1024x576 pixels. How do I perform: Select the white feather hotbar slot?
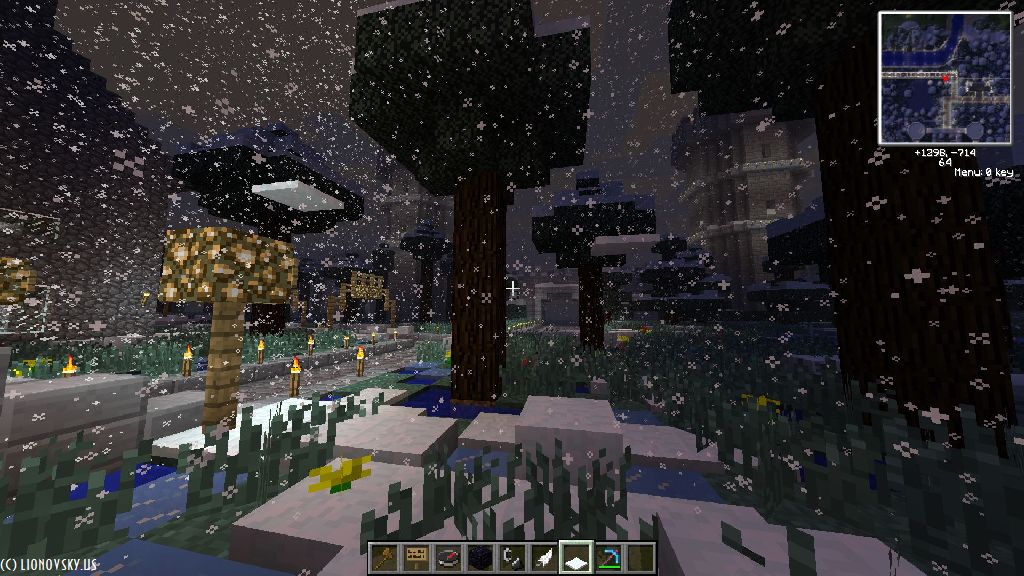coord(544,558)
